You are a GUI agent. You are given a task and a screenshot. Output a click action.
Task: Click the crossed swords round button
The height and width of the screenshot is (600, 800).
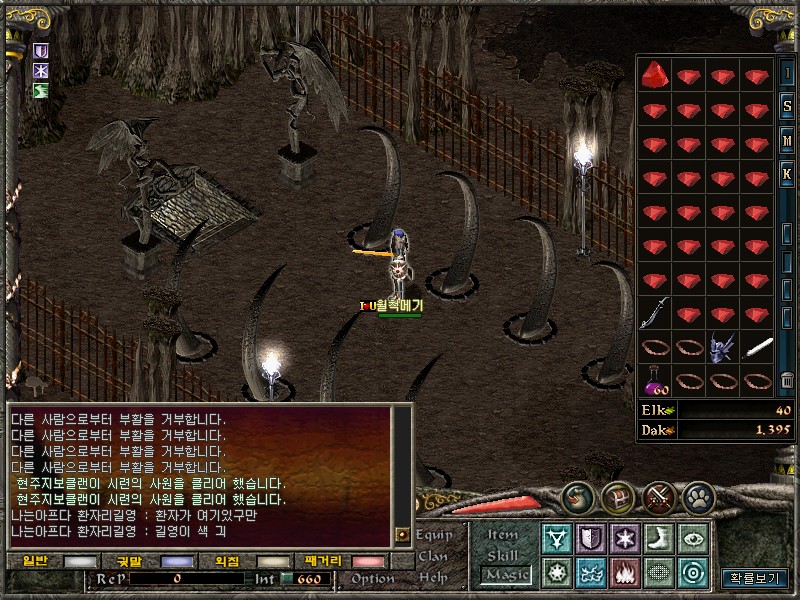[659, 496]
